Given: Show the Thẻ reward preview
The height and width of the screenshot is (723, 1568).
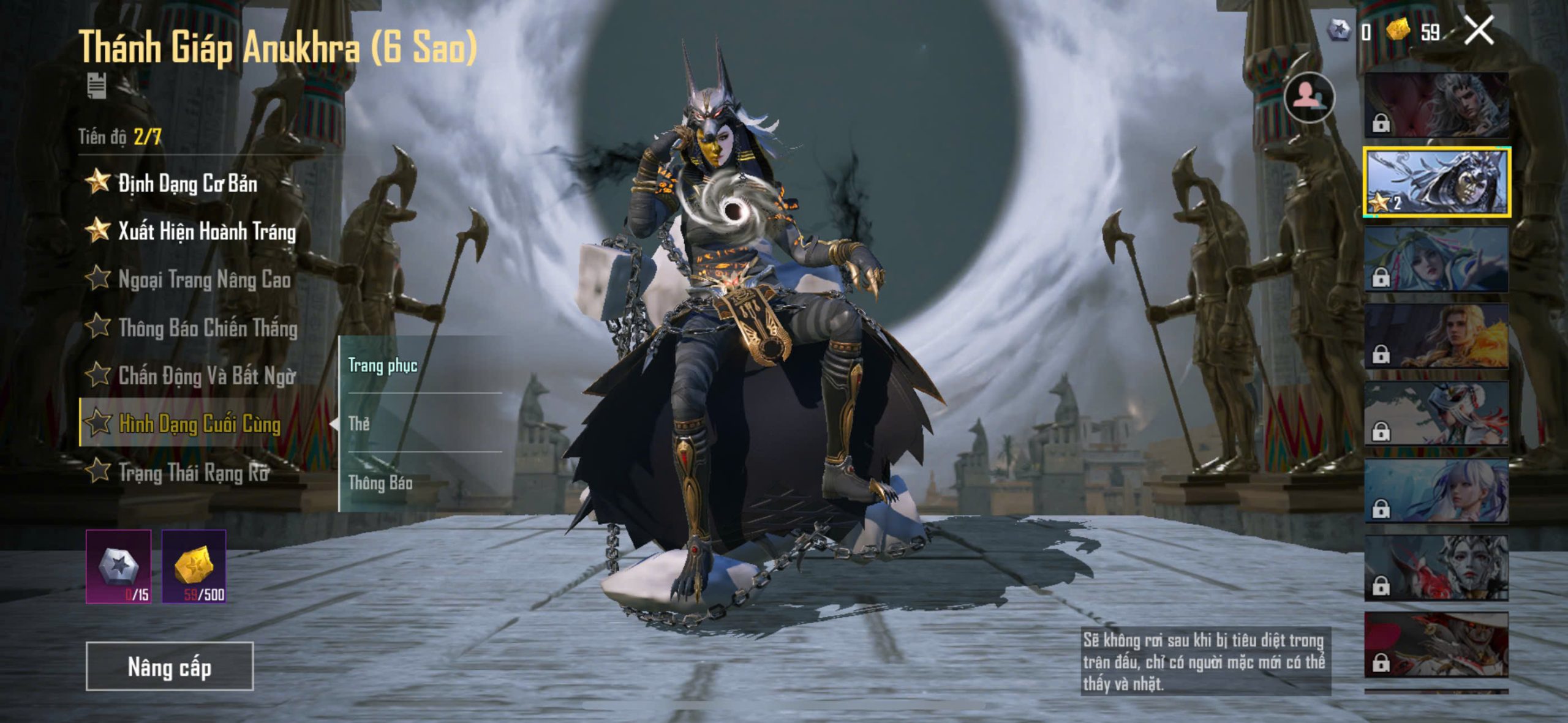Looking at the screenshot, I should (360, 423).
